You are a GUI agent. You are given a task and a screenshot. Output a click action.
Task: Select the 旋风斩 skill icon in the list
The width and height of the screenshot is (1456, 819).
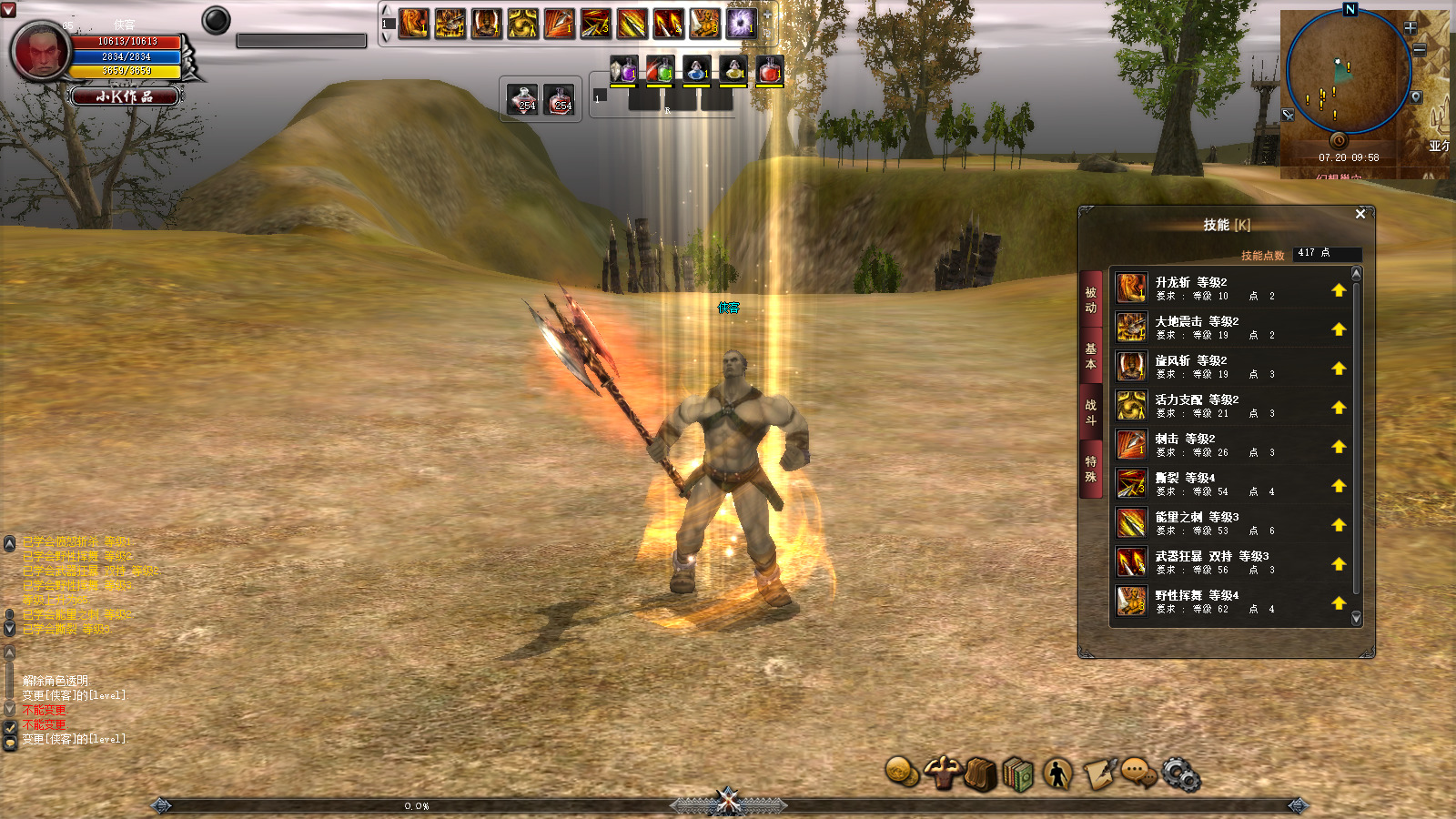(x=1131, y=367)
